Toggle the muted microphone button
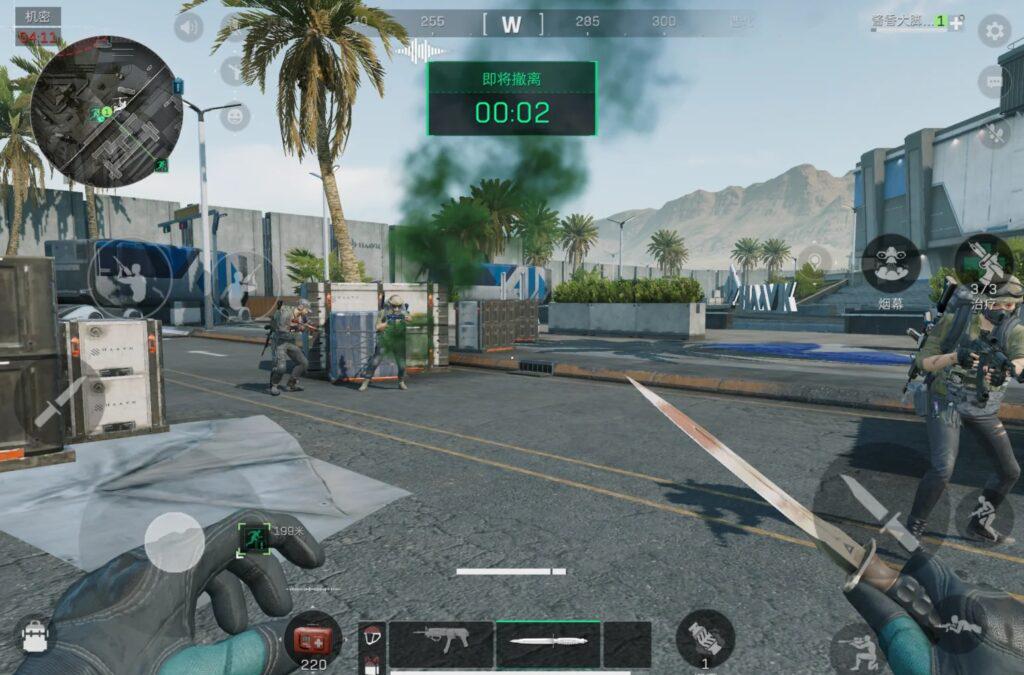The image size is (1024, 675). [x=993, y=131]
